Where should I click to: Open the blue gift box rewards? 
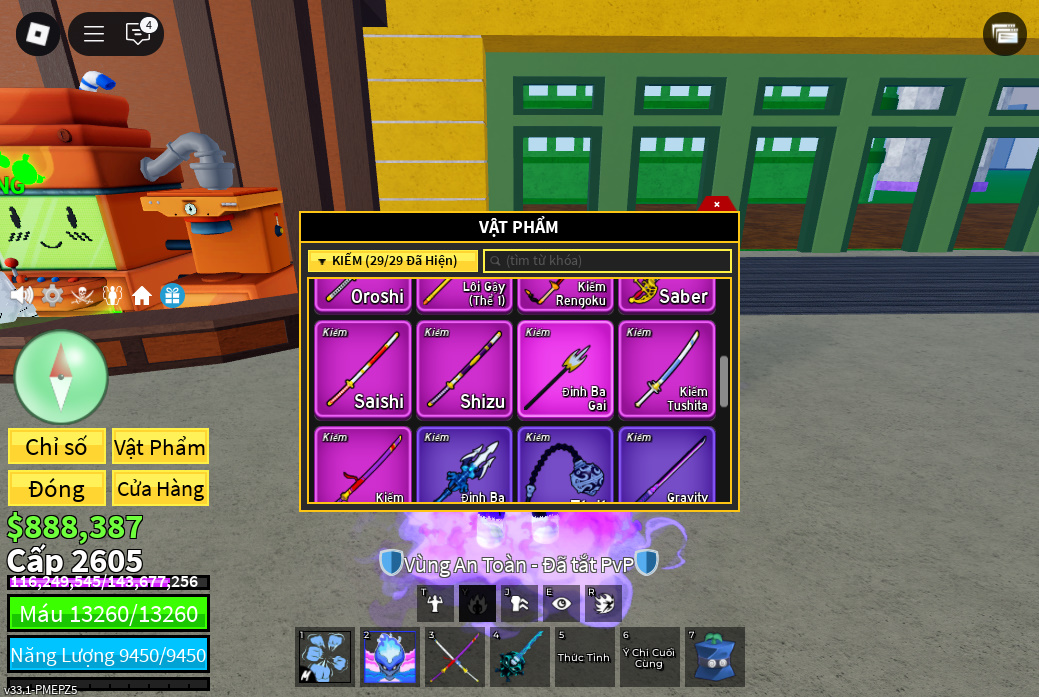coord(172,295)
